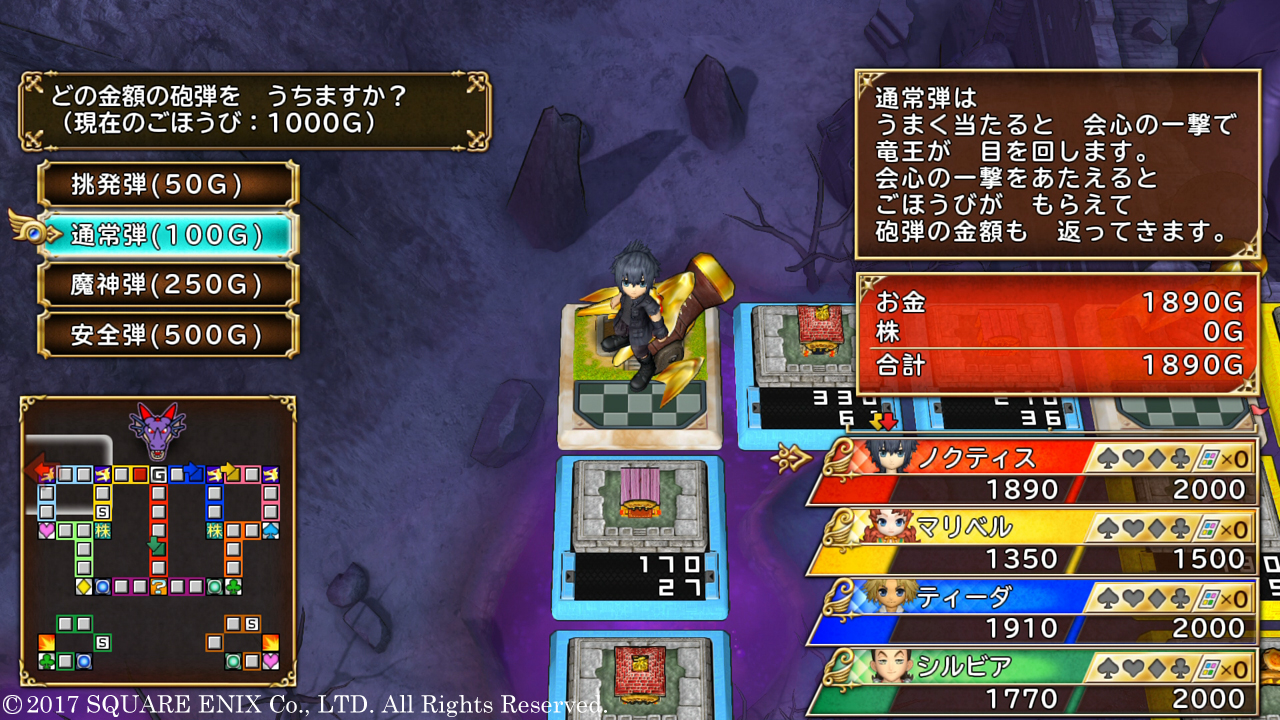Open the board minimap
Viewport: 1280px width, 720px height.
tap(158, 541)
